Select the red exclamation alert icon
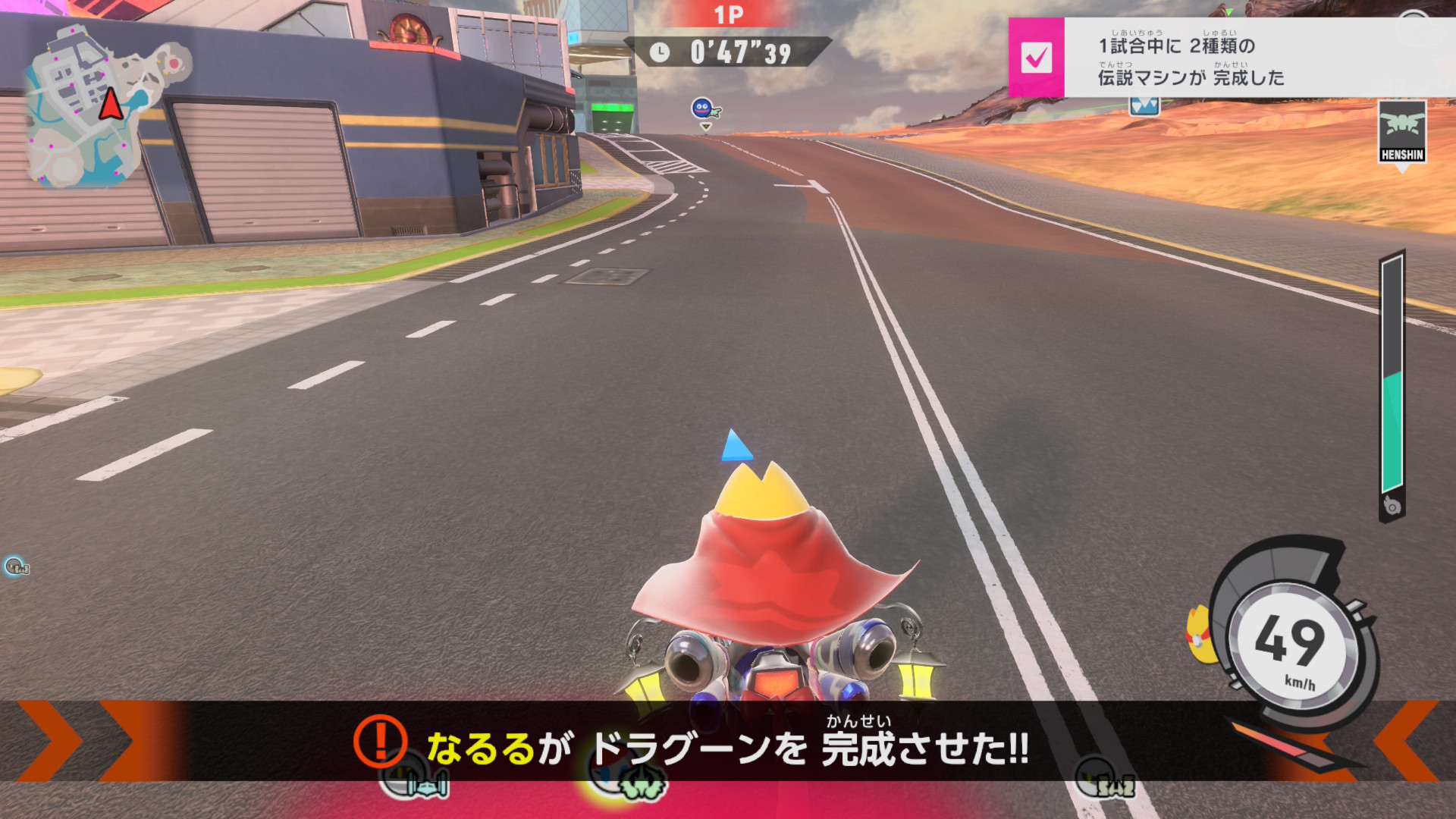Viewport: 1456px width, 819px height. [380, 741]
